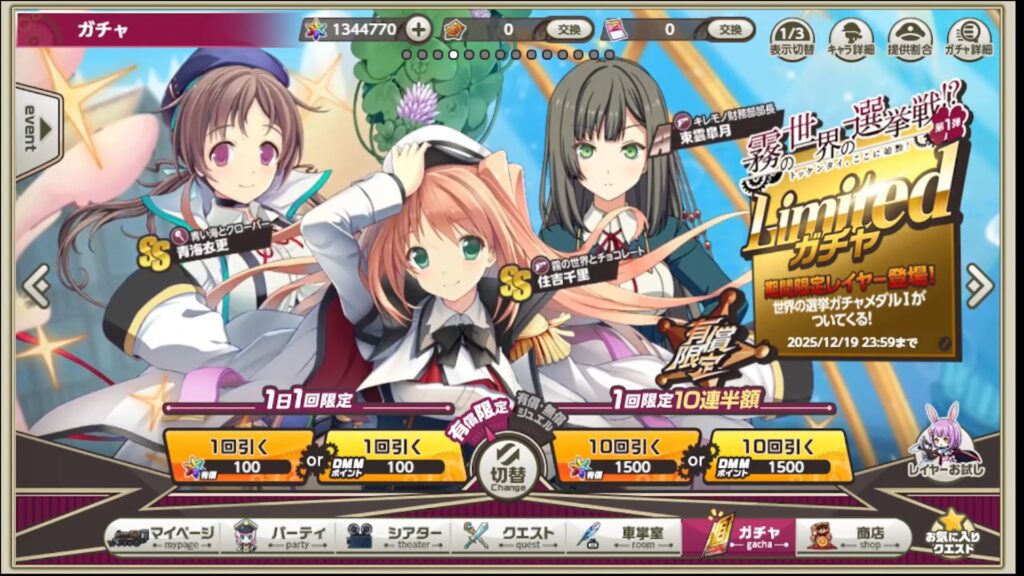Open the クエスト quest menu
This screenshot has height=576, width=1024.
click(511, 537)
